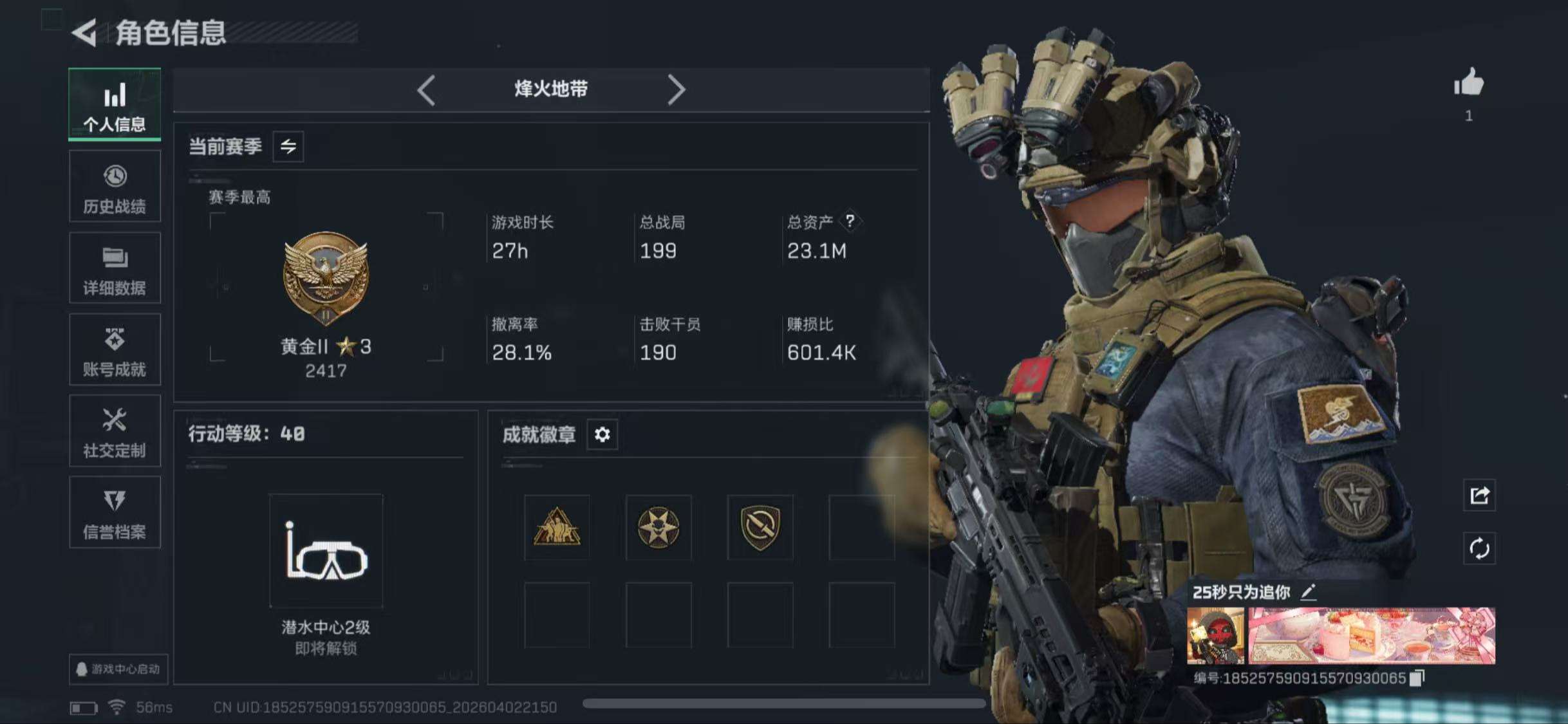Screen dimensions: 1568x724
Task: Click the 总资产 question mark help icon
Action: pos(850,221)
